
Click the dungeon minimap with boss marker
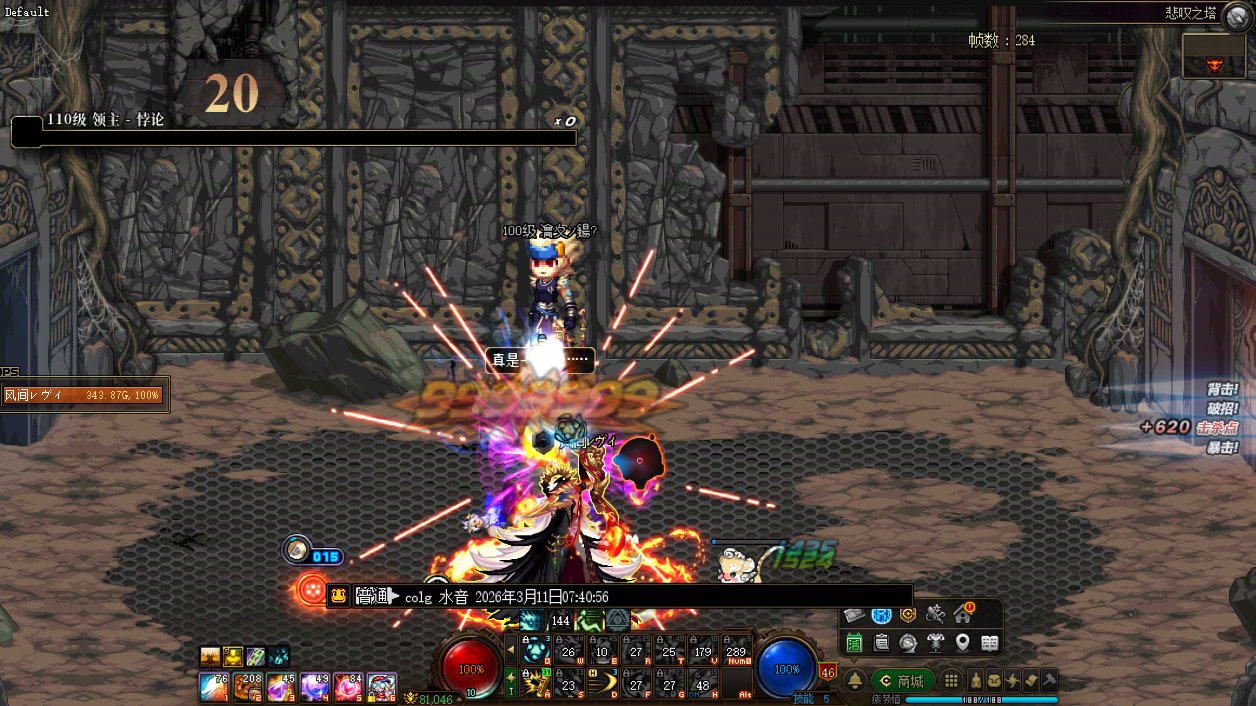click(x=1214, y=56)
